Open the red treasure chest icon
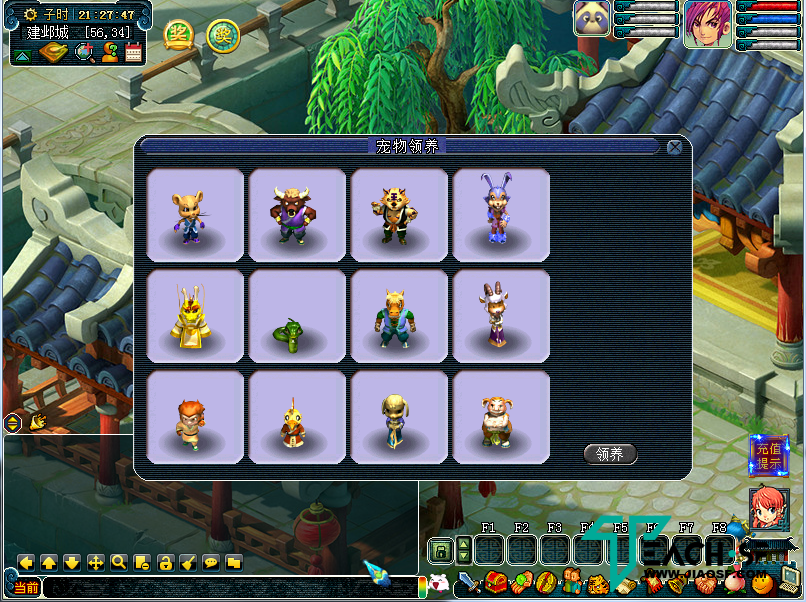Screen dimensions: 806x602 [496, 582]
